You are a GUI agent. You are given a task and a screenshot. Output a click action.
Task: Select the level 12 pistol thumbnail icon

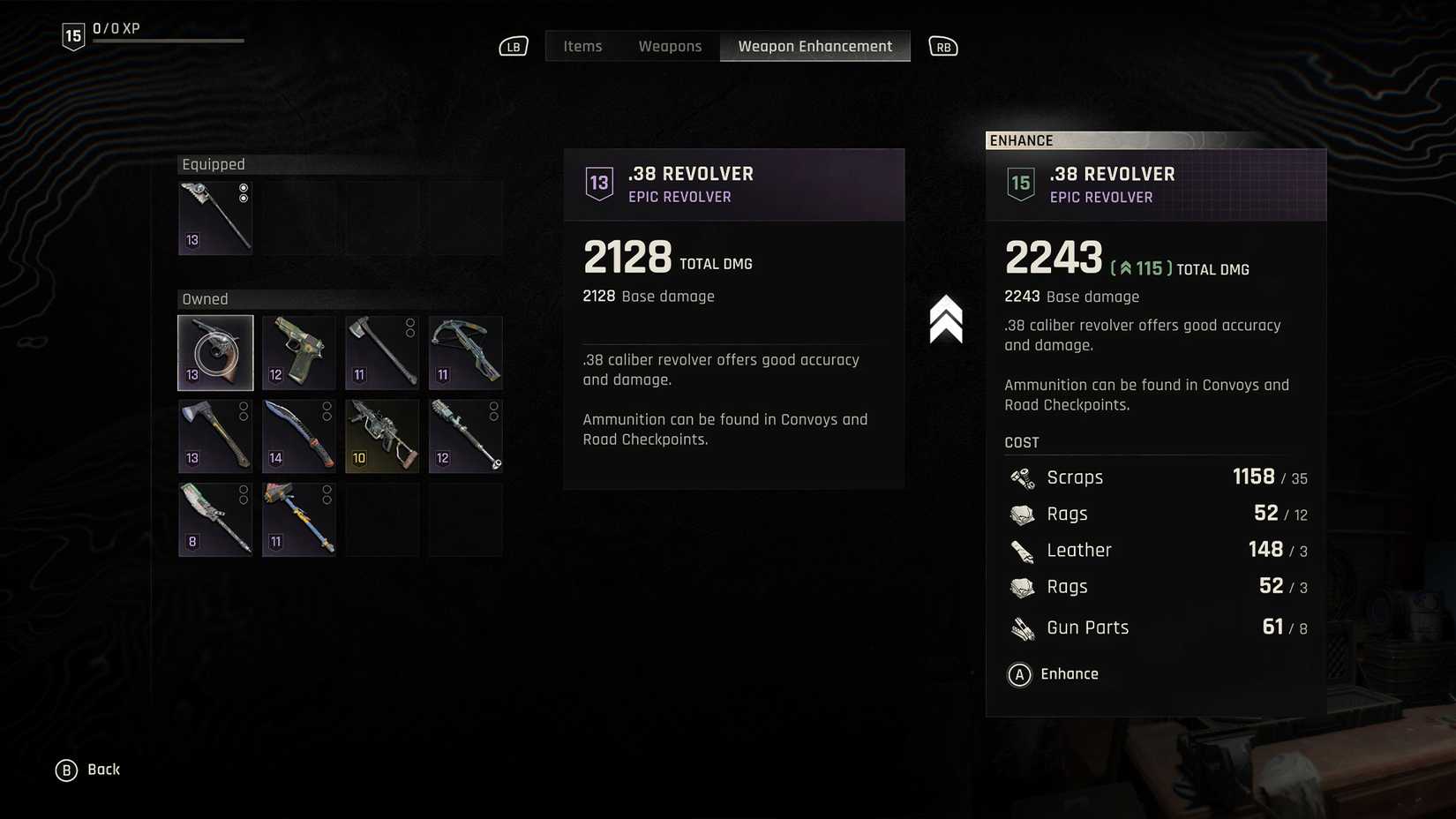[298, 352]
